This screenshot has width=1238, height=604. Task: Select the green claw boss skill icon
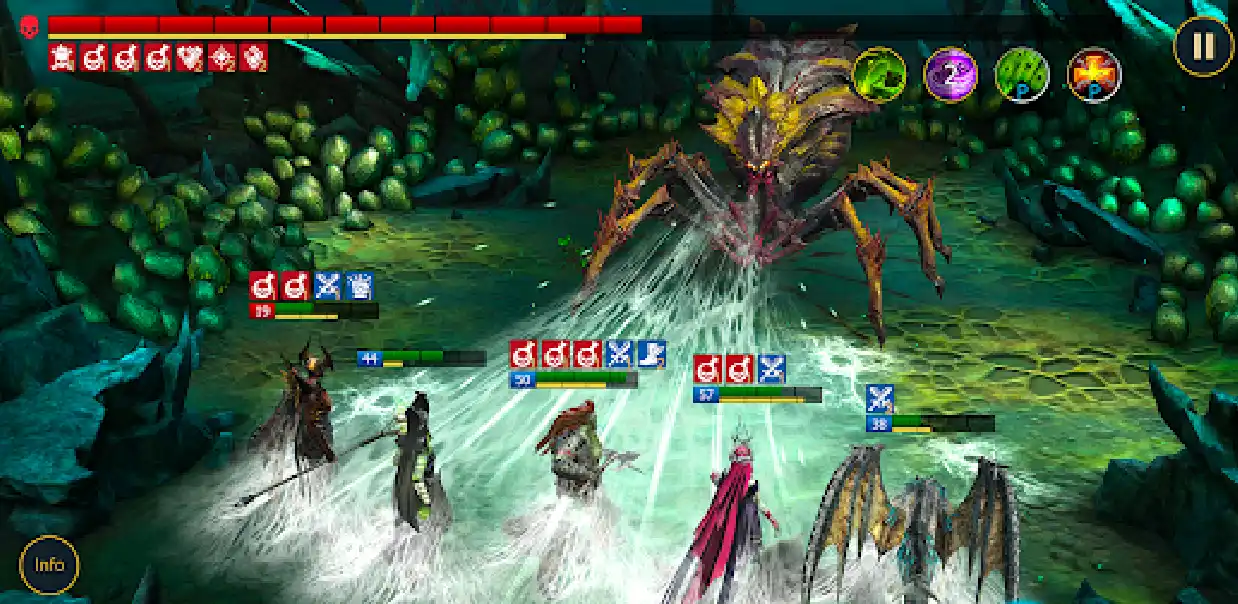(x=879, y=74)
